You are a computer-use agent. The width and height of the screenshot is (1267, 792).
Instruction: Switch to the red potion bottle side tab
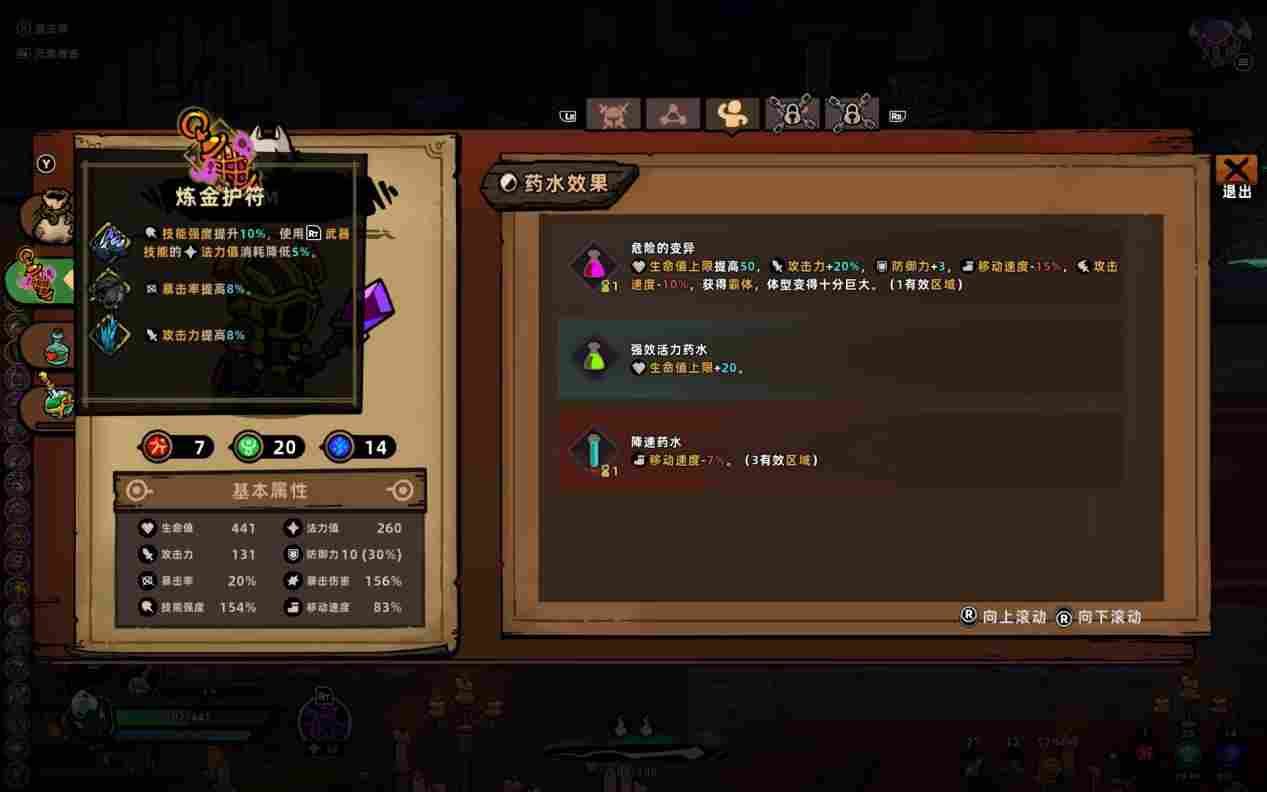[x=50, y=346]
